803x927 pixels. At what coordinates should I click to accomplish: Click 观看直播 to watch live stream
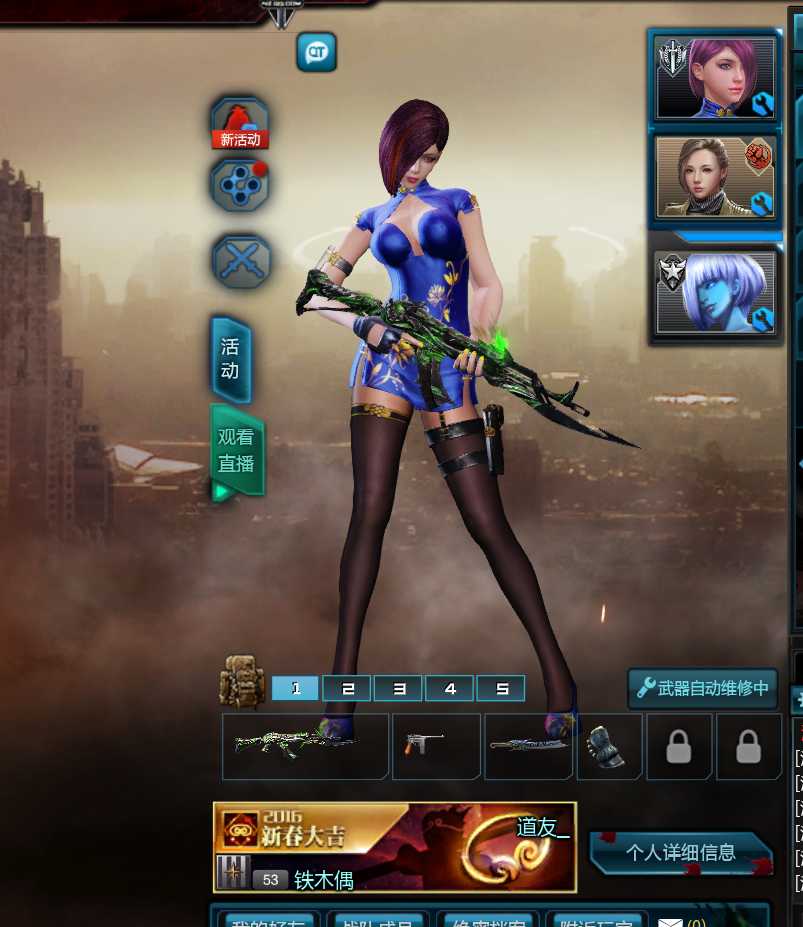(237, 450)
